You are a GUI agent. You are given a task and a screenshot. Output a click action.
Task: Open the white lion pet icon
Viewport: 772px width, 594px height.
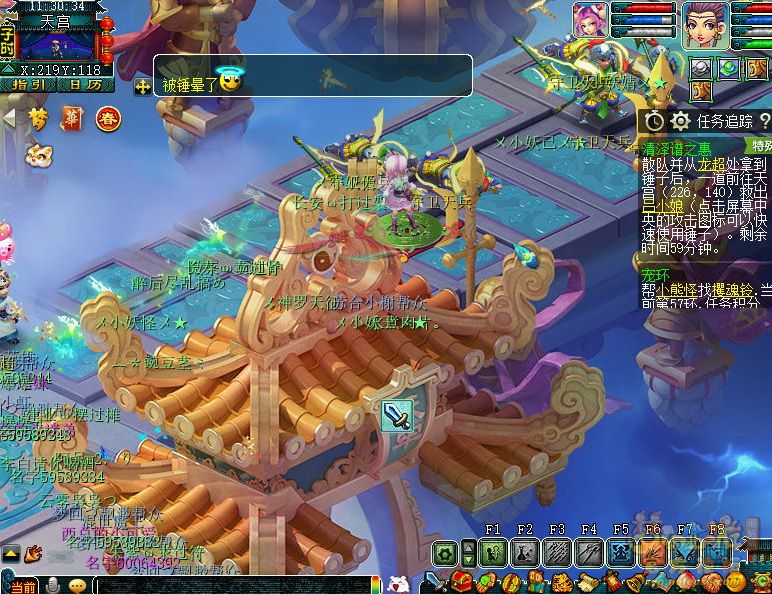(38, 155)
